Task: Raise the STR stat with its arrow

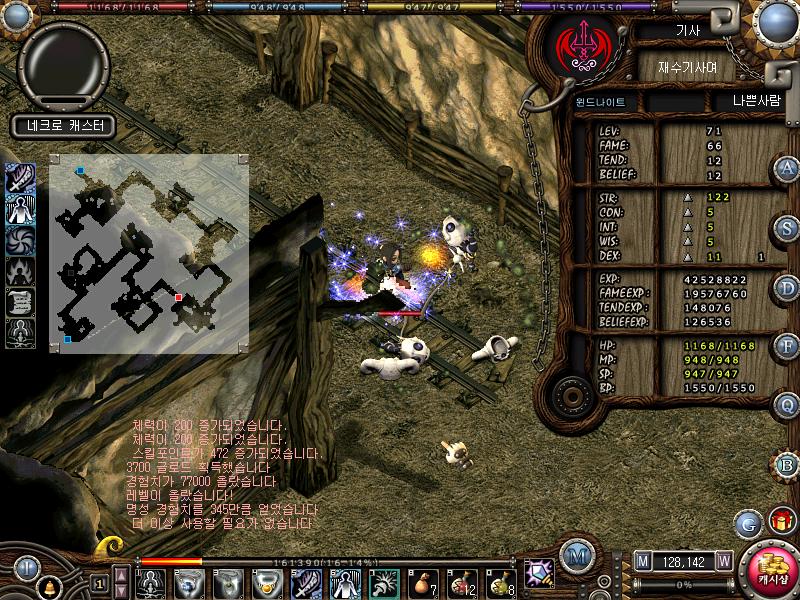Action: click(x=687, y=198)
